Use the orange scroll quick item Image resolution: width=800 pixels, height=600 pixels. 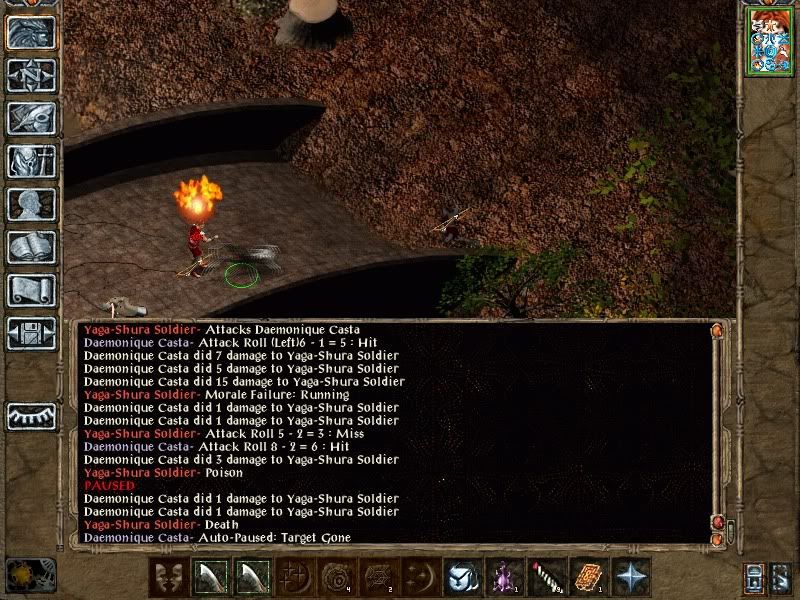pos(587,578)
